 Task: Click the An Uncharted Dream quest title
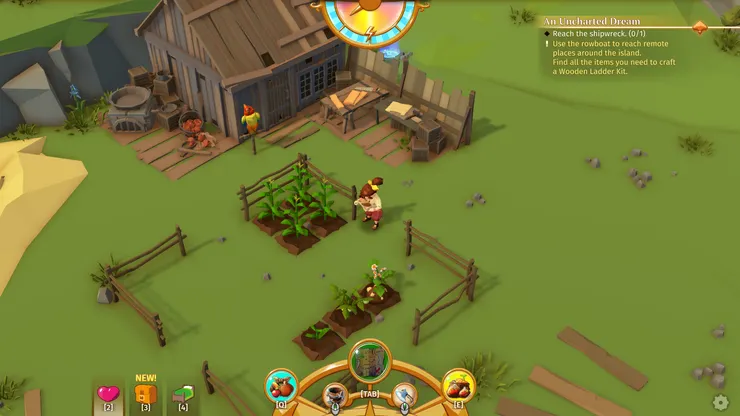(591, 21)
